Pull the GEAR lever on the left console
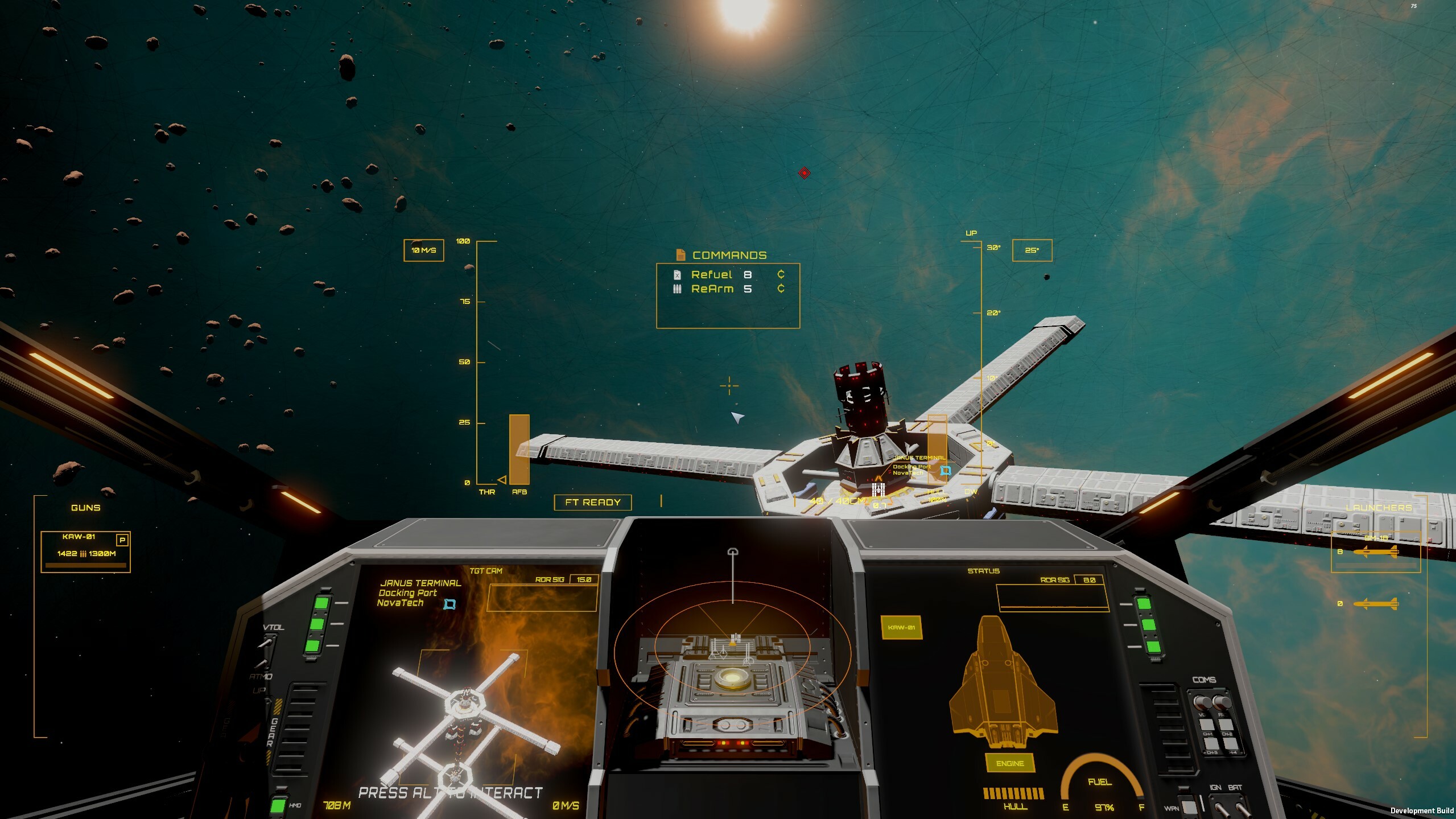 [270, 700]
